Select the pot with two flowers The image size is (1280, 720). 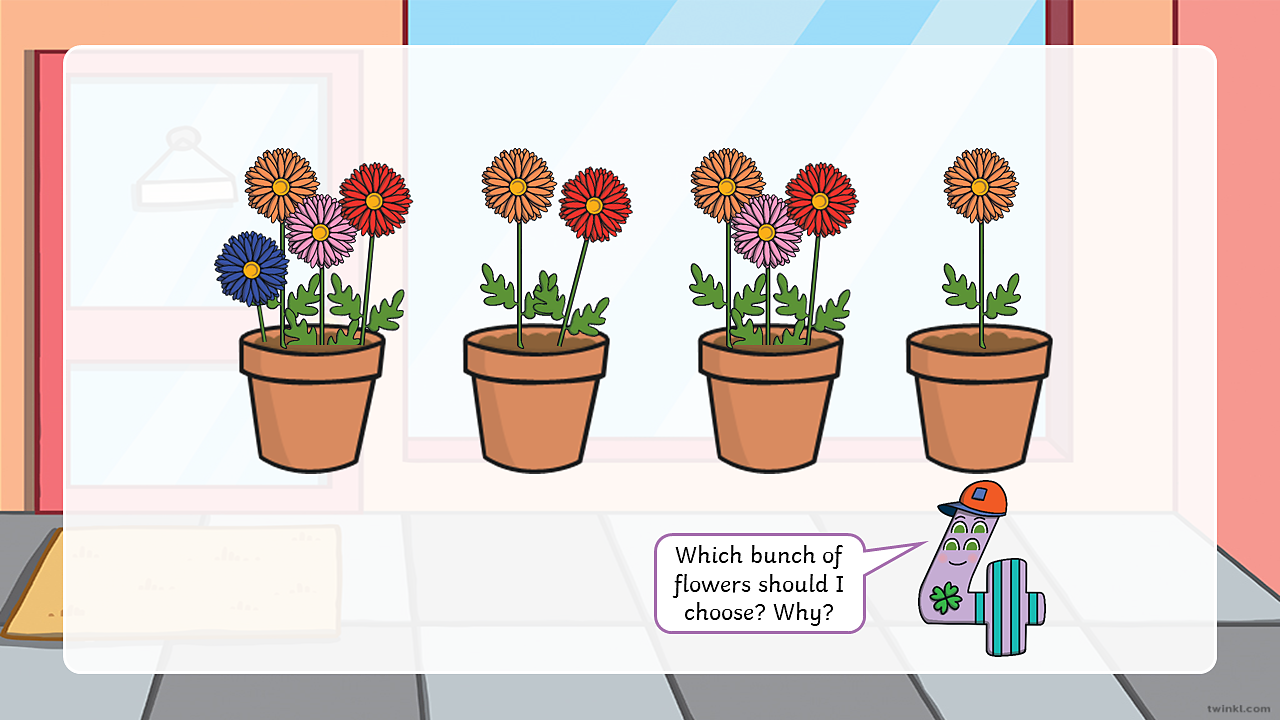click(x=536, y=400)
